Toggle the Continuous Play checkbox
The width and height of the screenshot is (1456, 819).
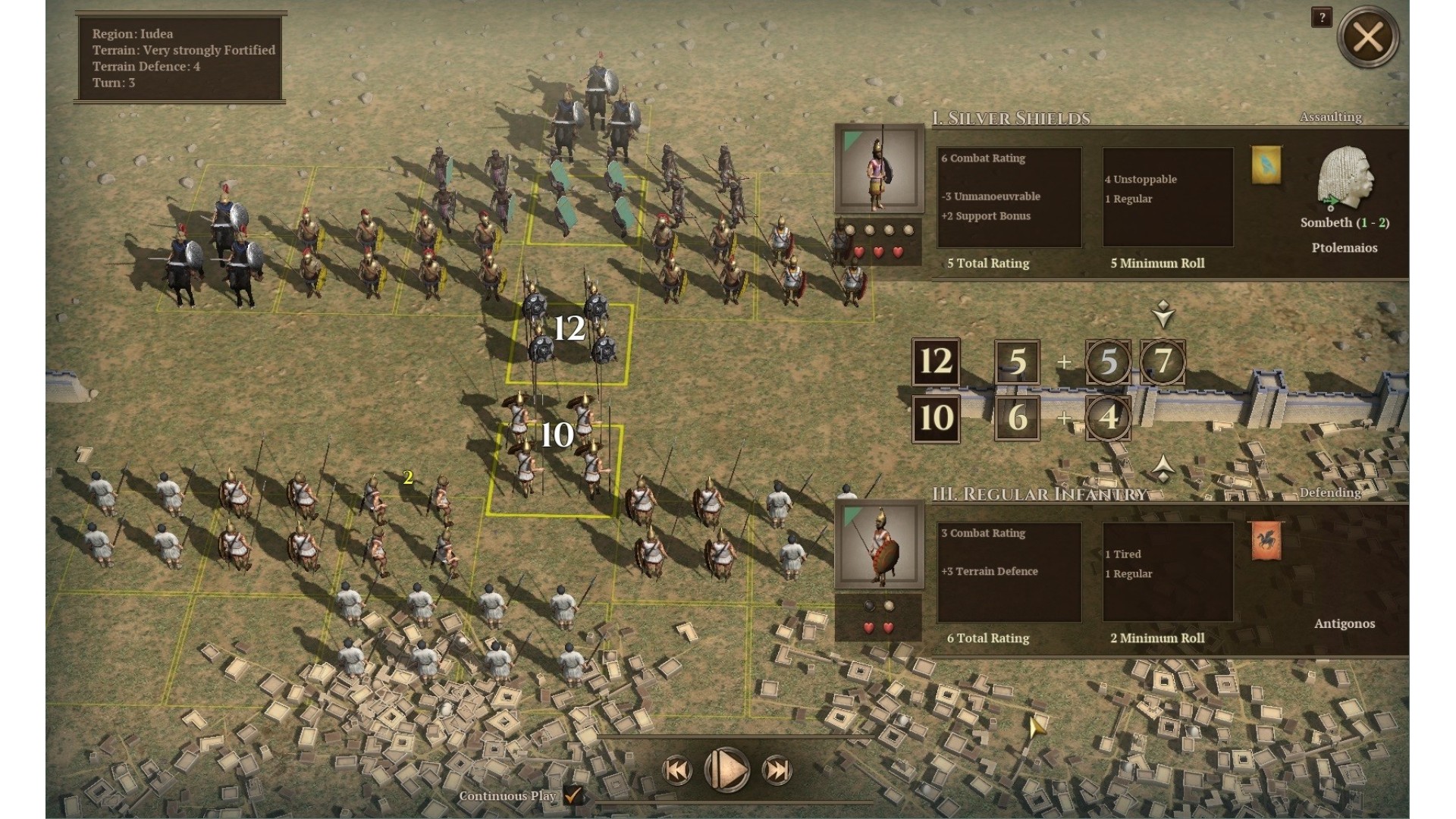point(573,795)
